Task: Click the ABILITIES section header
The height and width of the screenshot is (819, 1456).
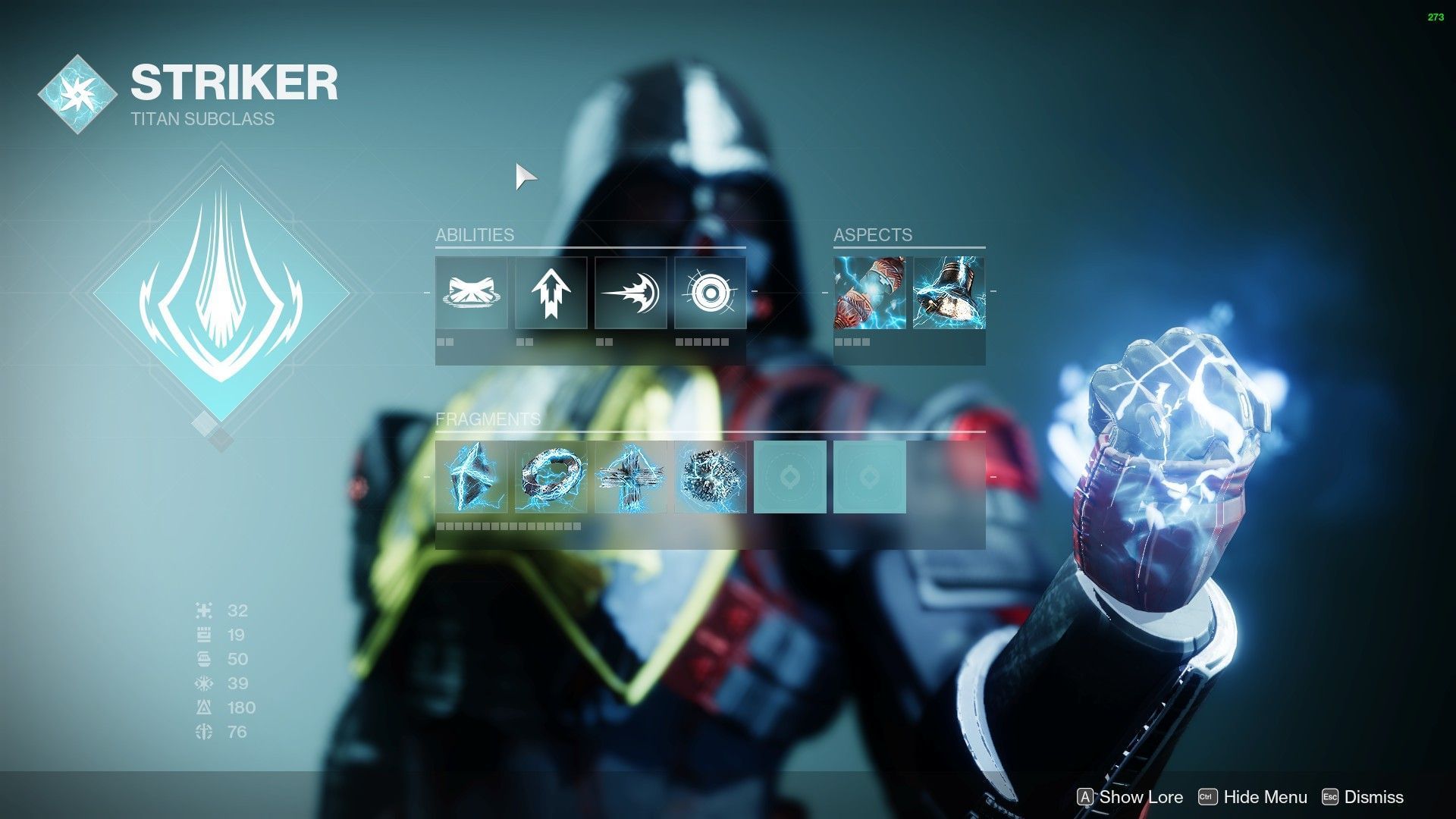Action: point(474,235)
